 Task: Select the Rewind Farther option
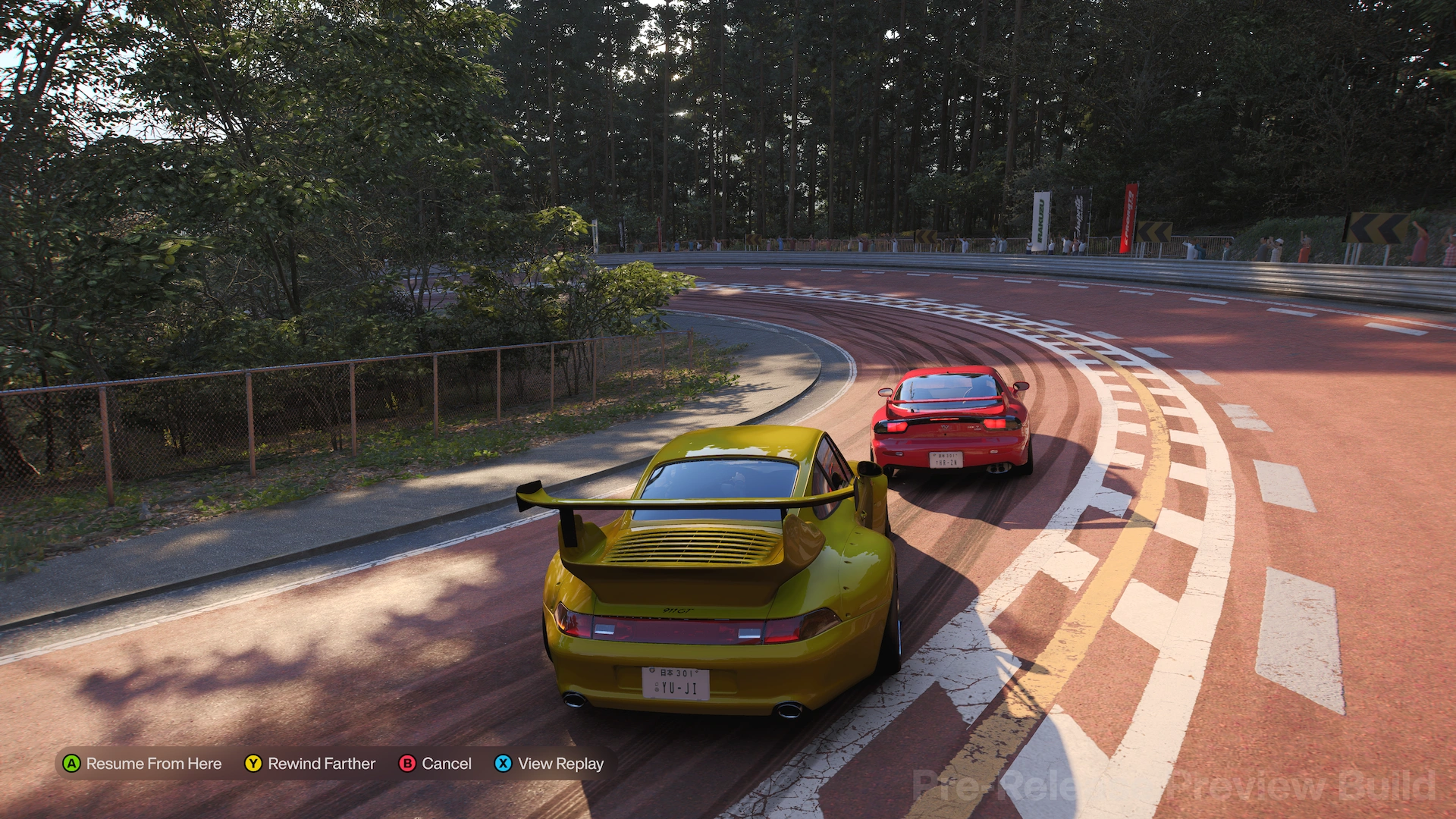[x=310, y=764]
